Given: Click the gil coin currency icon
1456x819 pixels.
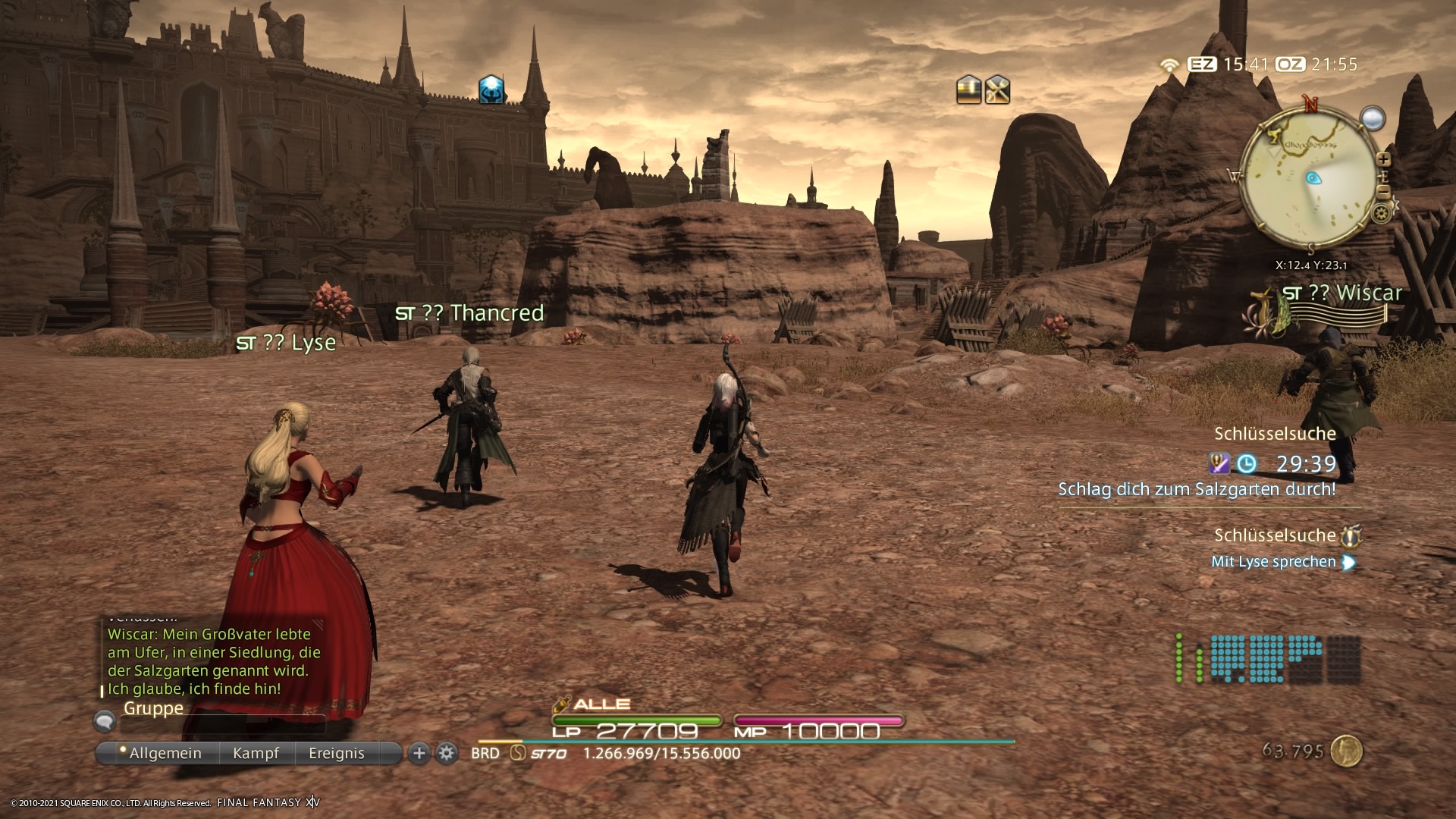Looking at the screenshot, I should click(1347, 751).
